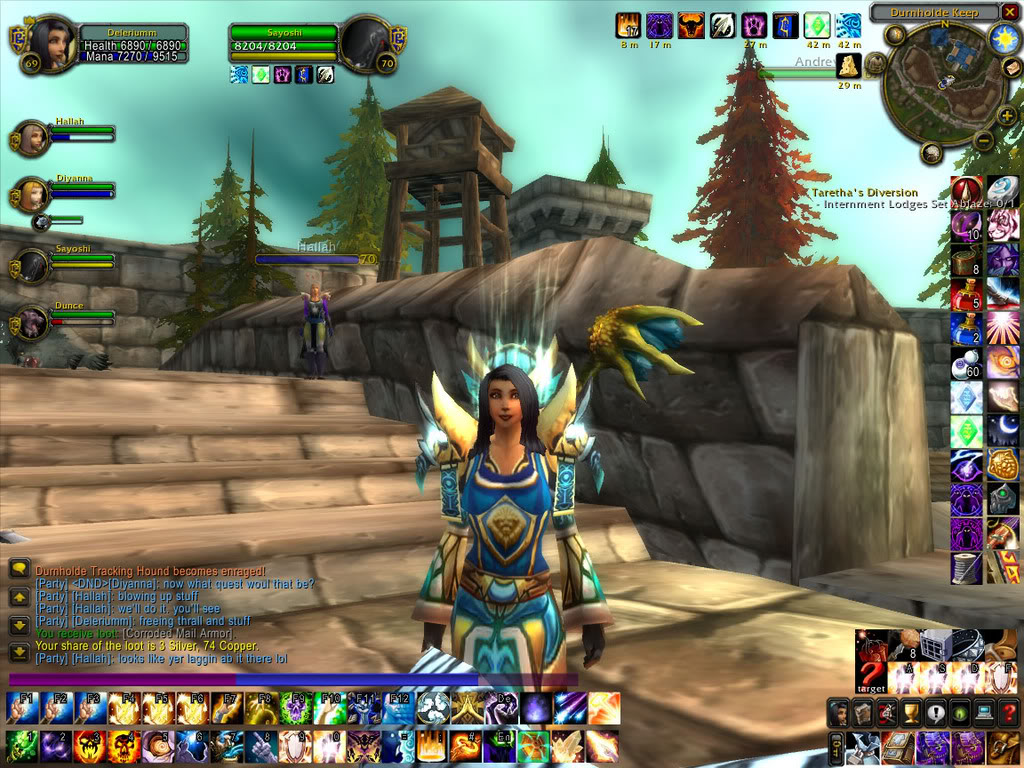The image size is (1024, 768).
Task: Zoom out on the minimap
Action: click(983, 141)
